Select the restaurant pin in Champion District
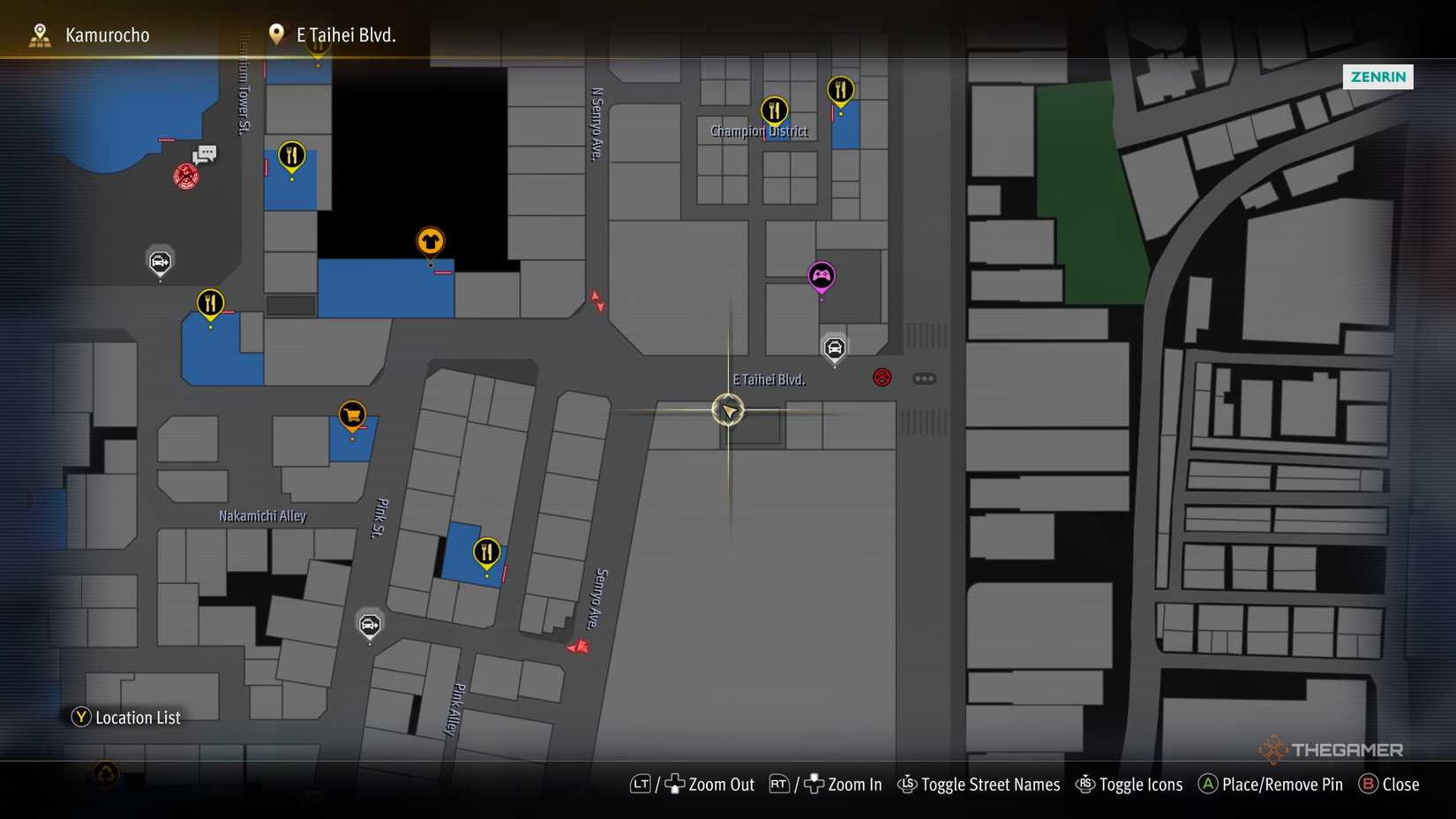The image size is (1456, 819). 774,110
